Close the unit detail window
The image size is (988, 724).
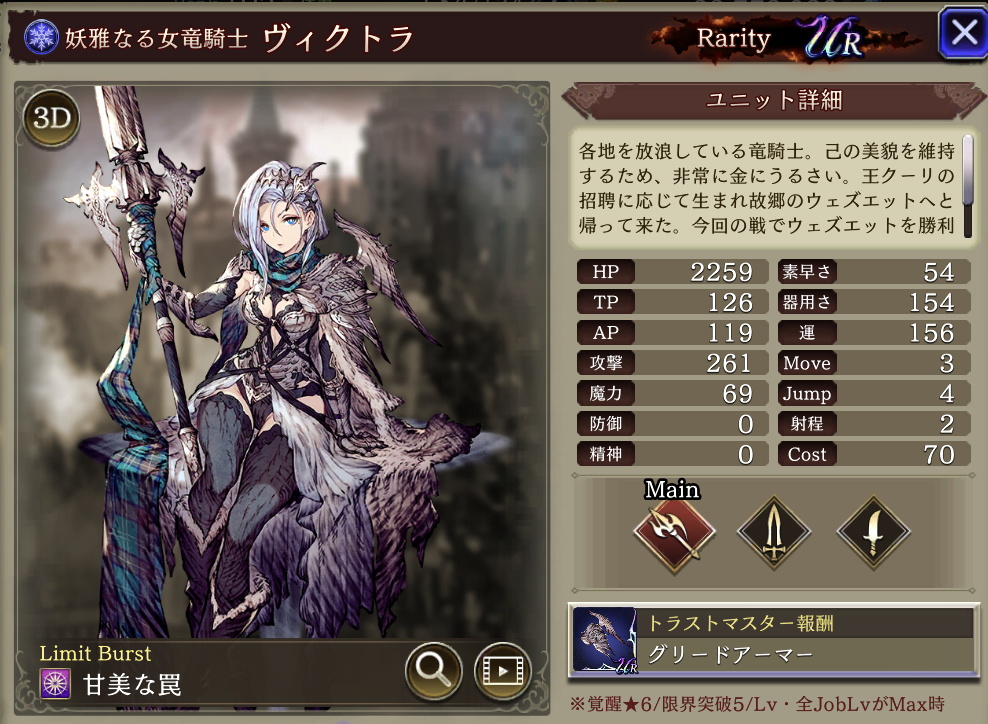coord(962,33)
